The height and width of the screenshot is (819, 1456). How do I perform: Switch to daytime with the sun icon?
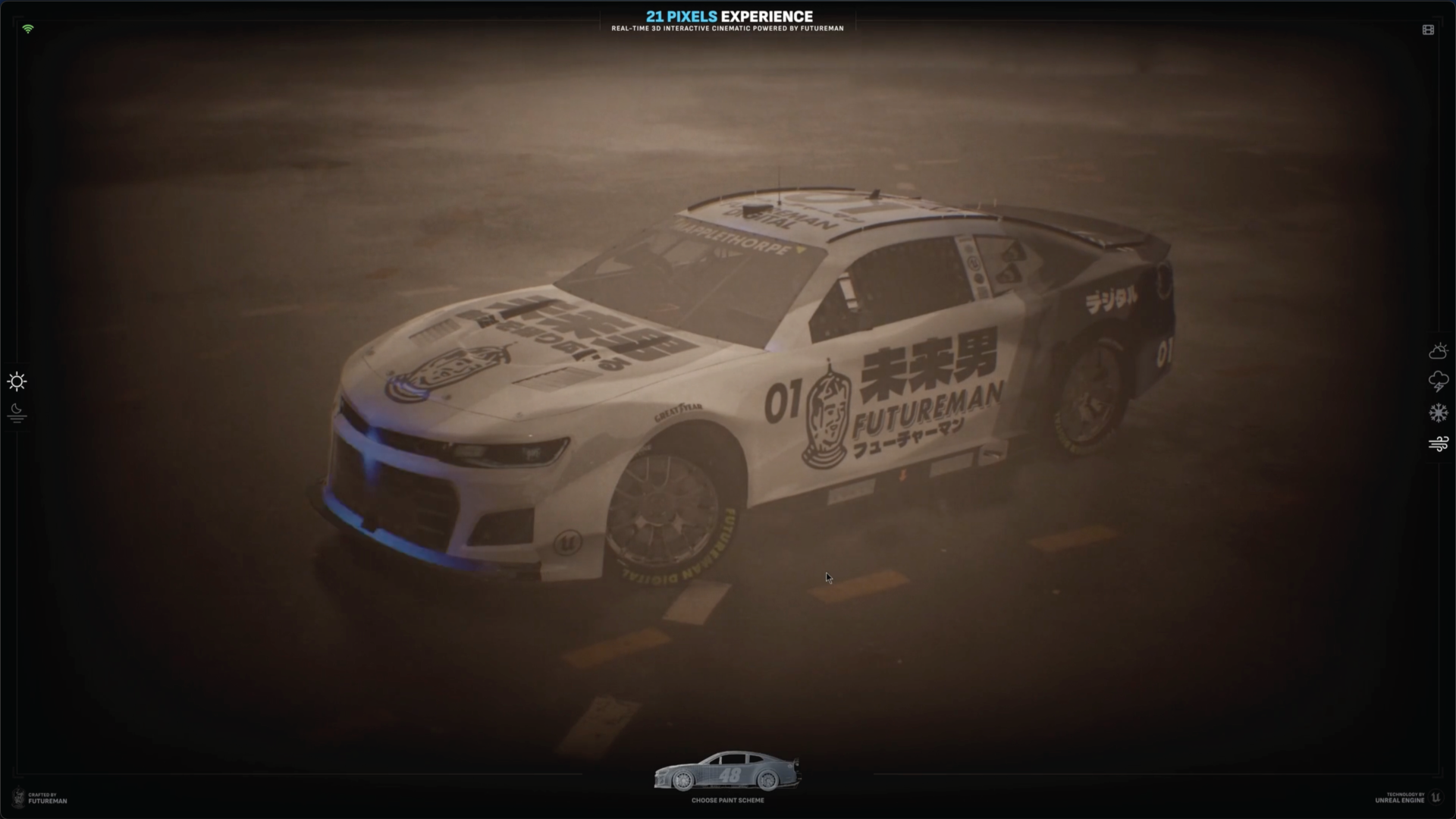[17, 381]
